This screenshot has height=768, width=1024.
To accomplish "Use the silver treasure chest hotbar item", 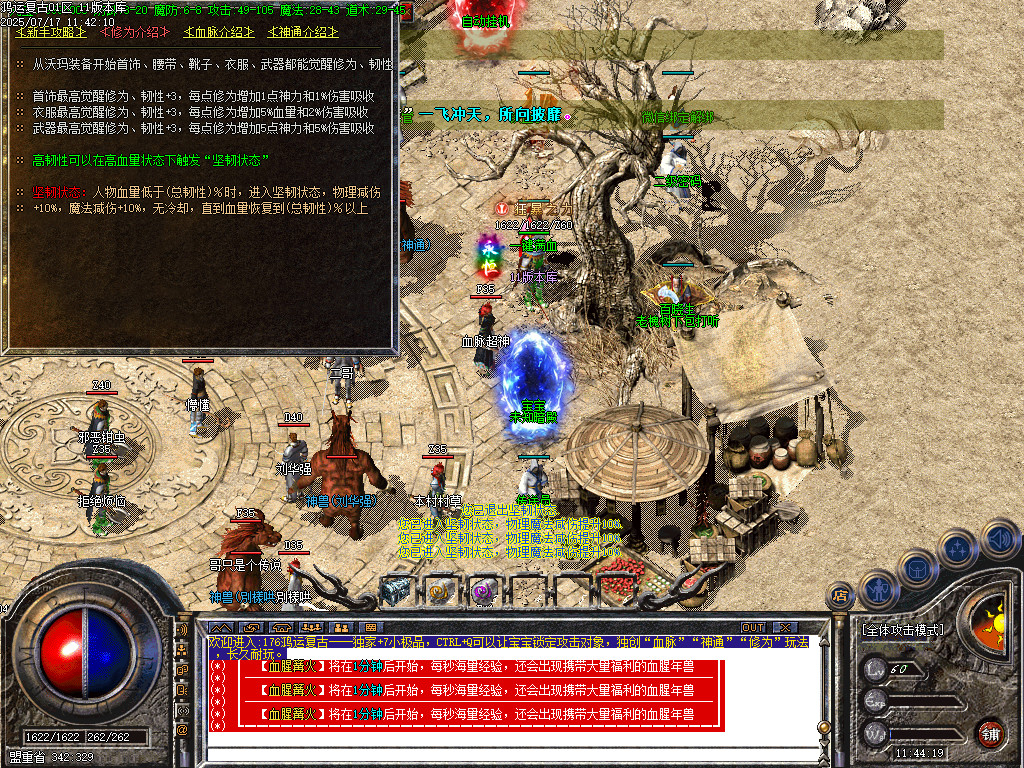I will (396, 592).
